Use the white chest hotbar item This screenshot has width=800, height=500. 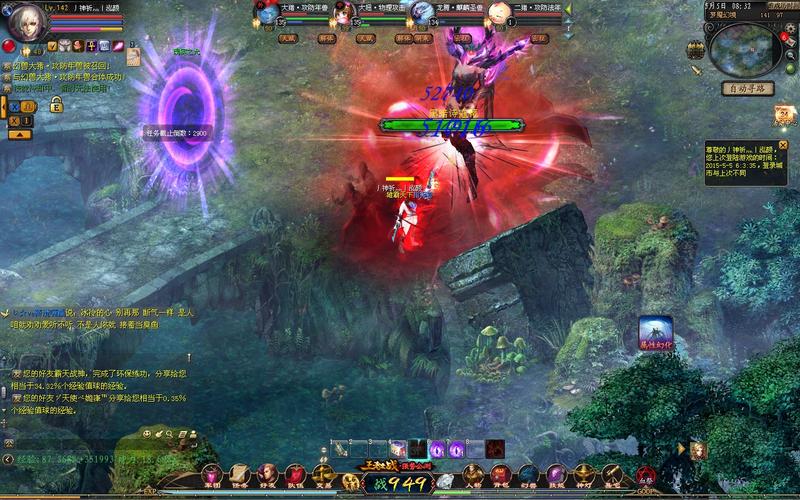click(397, 450)
